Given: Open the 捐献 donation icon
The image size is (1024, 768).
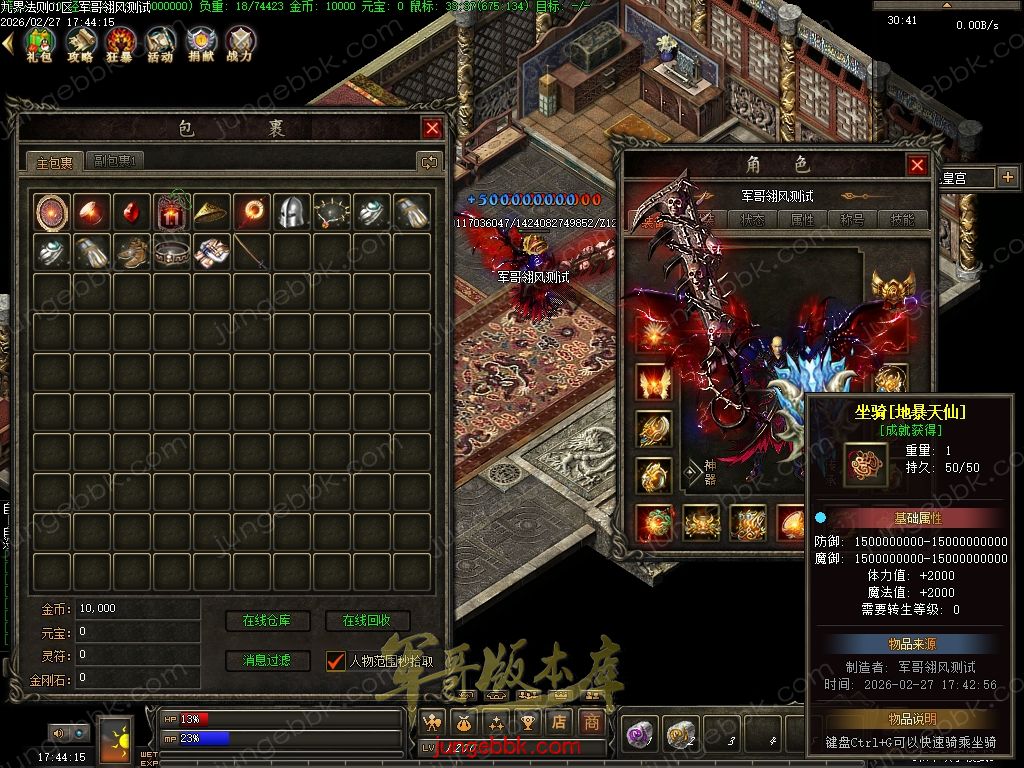Looking at the screenshot, I should [x=200, y=43].
